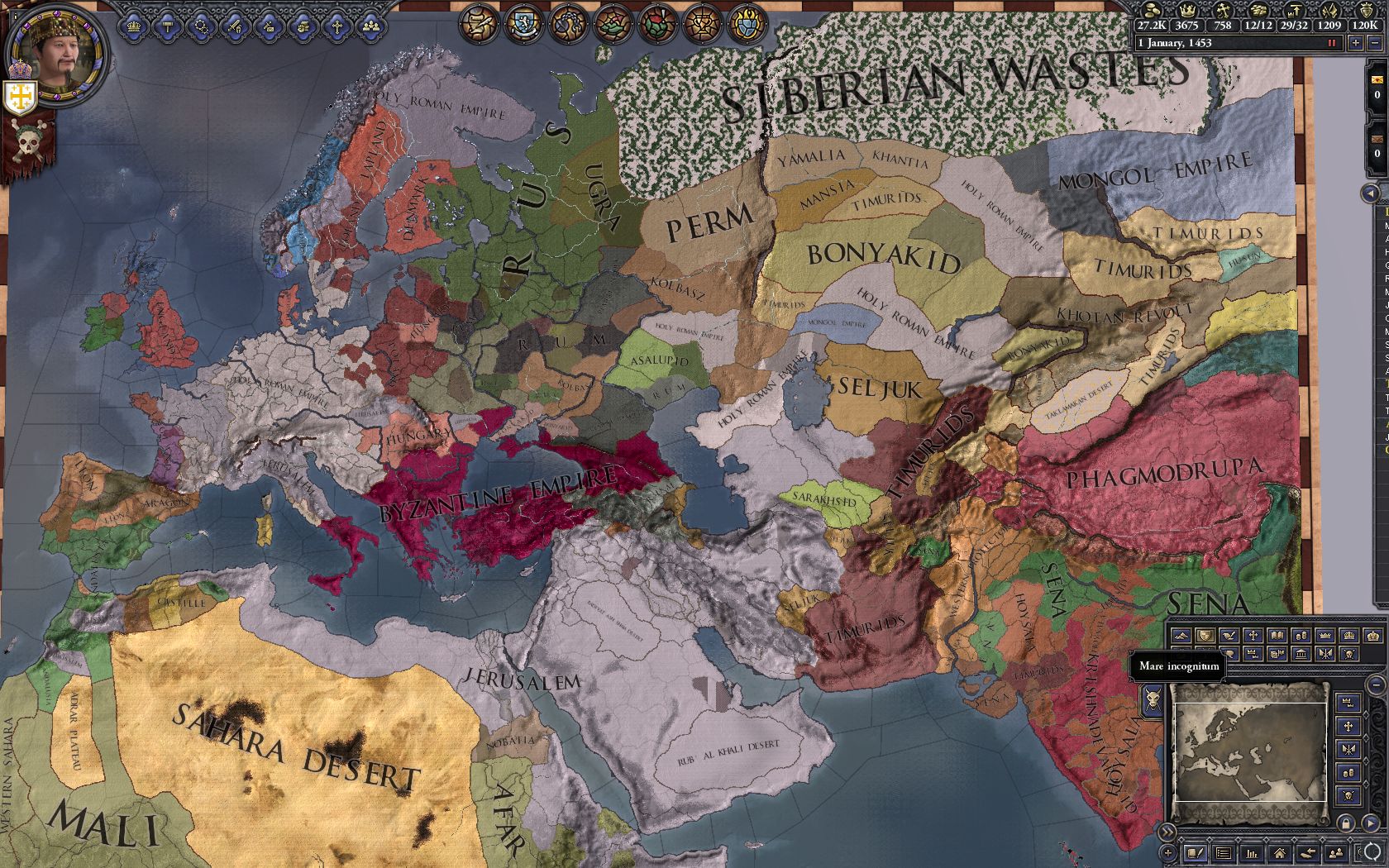
Task: Open the game statistics bar-chart icon
Action: point(1251,853)
